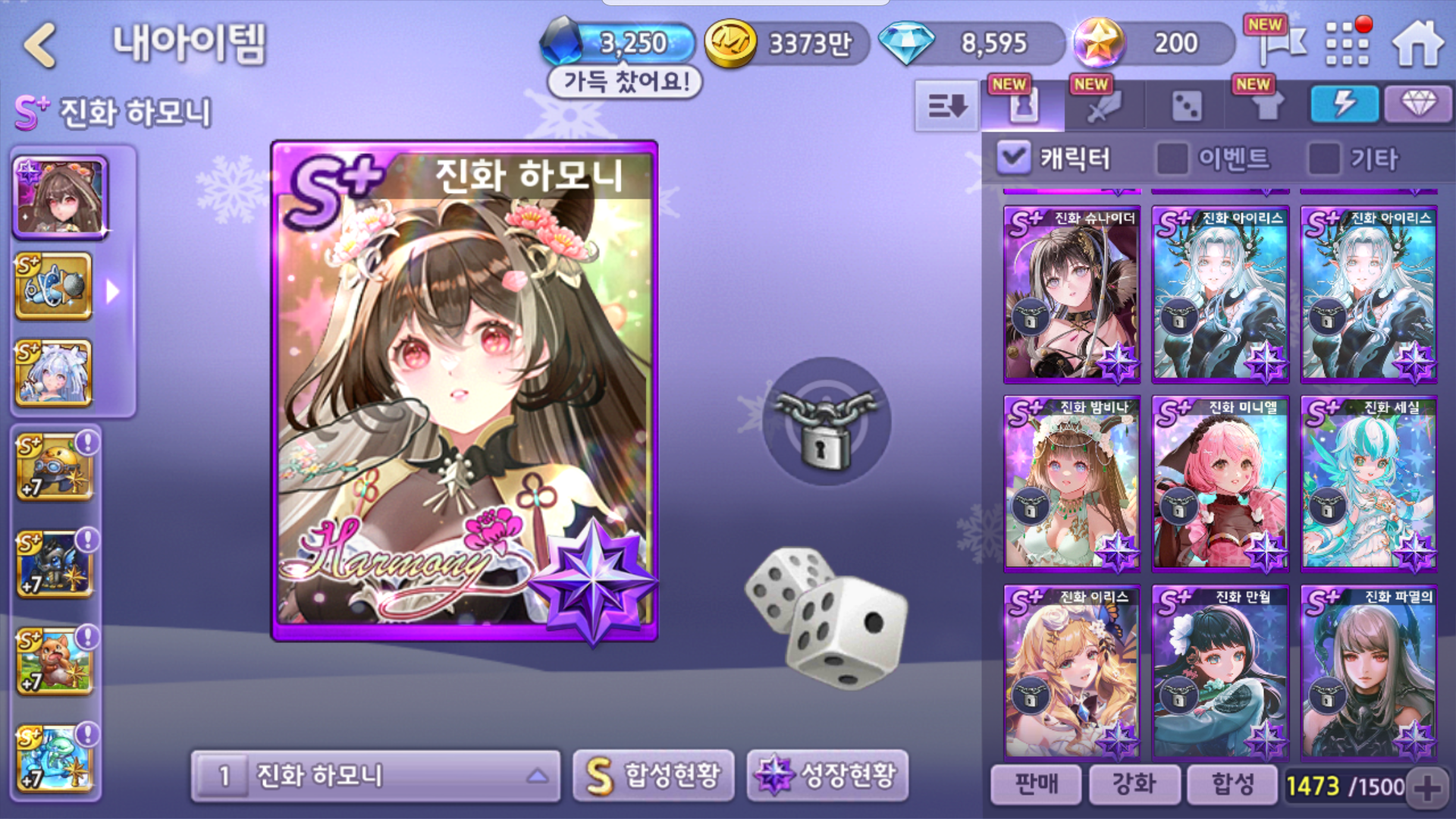Open the 강화 enhance button
Image resolution: width=1456 pixels, height=819 pixels.
pos(1134,784)
